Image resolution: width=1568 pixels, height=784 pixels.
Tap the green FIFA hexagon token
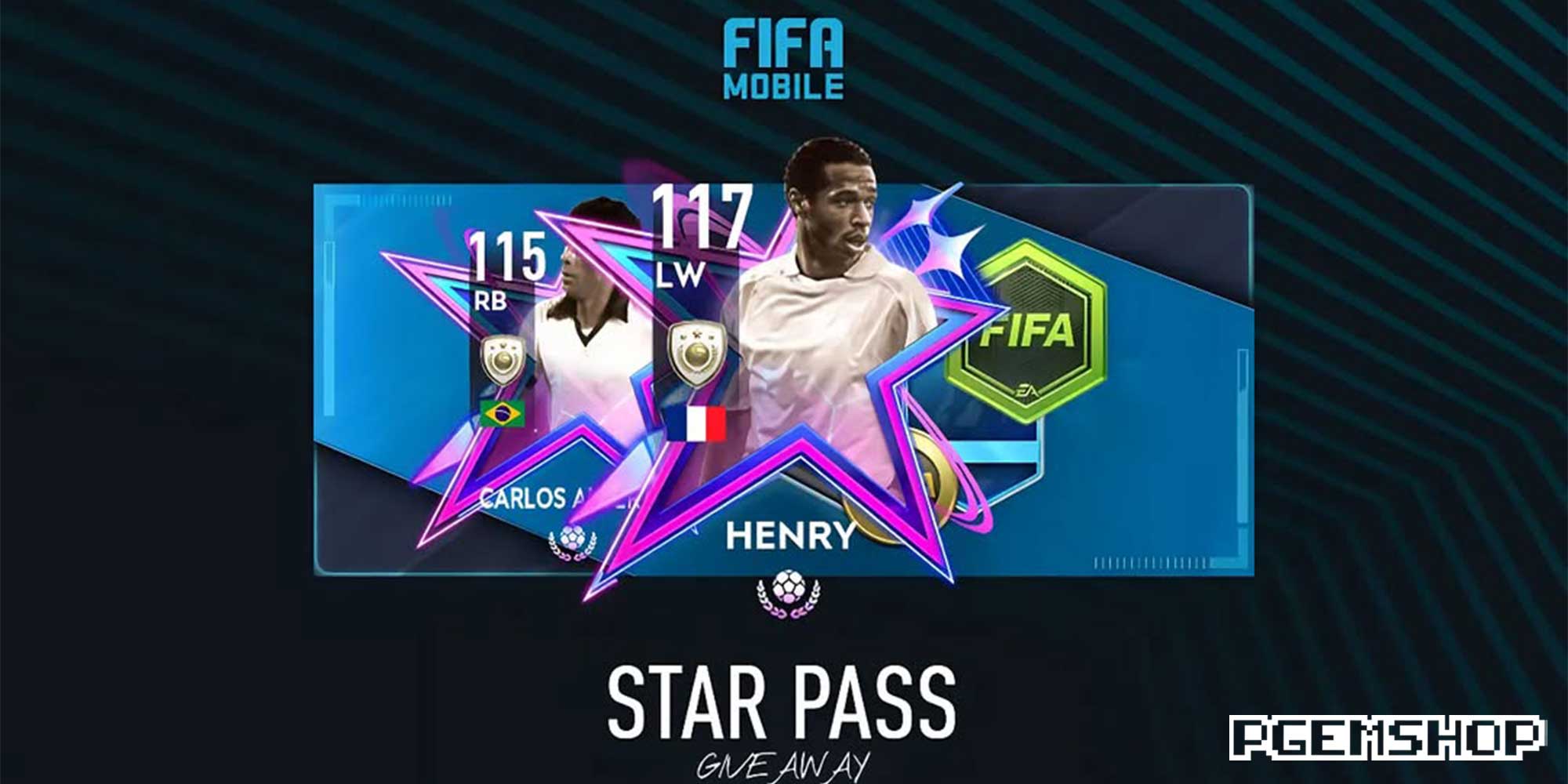1025,333
